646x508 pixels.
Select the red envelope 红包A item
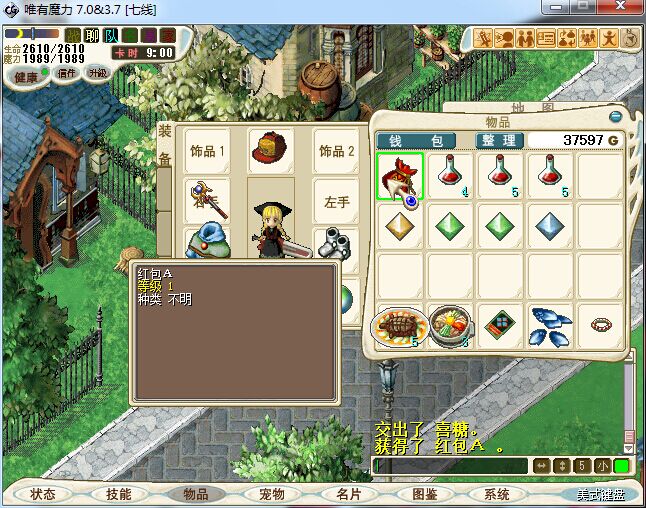click(401, 176)
